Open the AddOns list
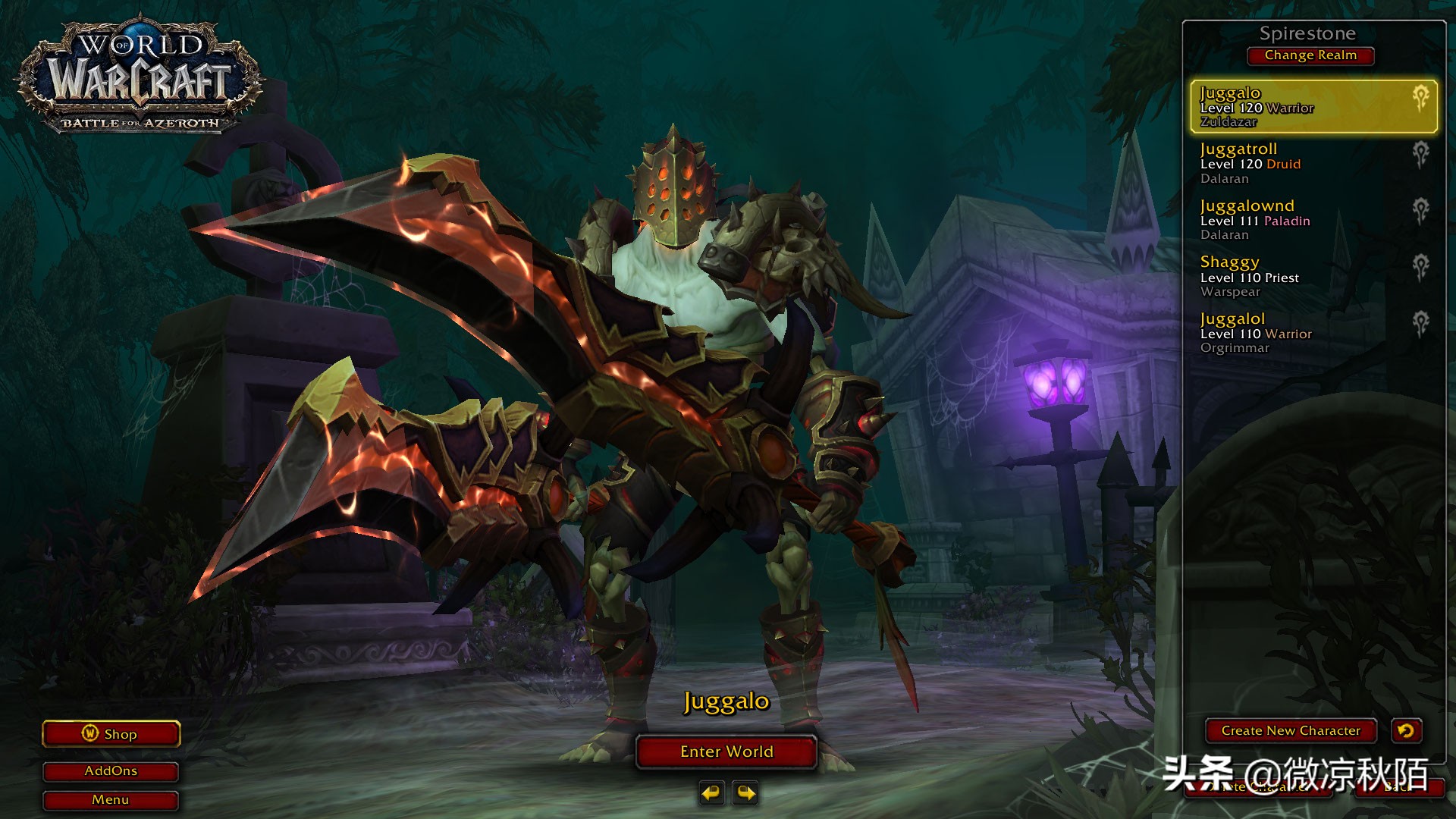This screenshot has width=1456, height=819. click(111, 771)
